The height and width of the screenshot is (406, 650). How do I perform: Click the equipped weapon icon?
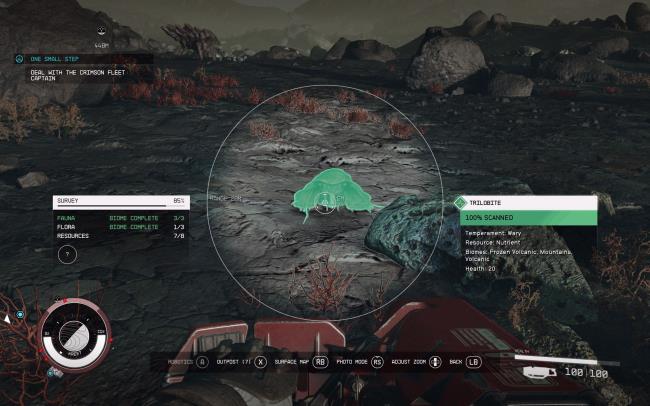coord(541,371)
